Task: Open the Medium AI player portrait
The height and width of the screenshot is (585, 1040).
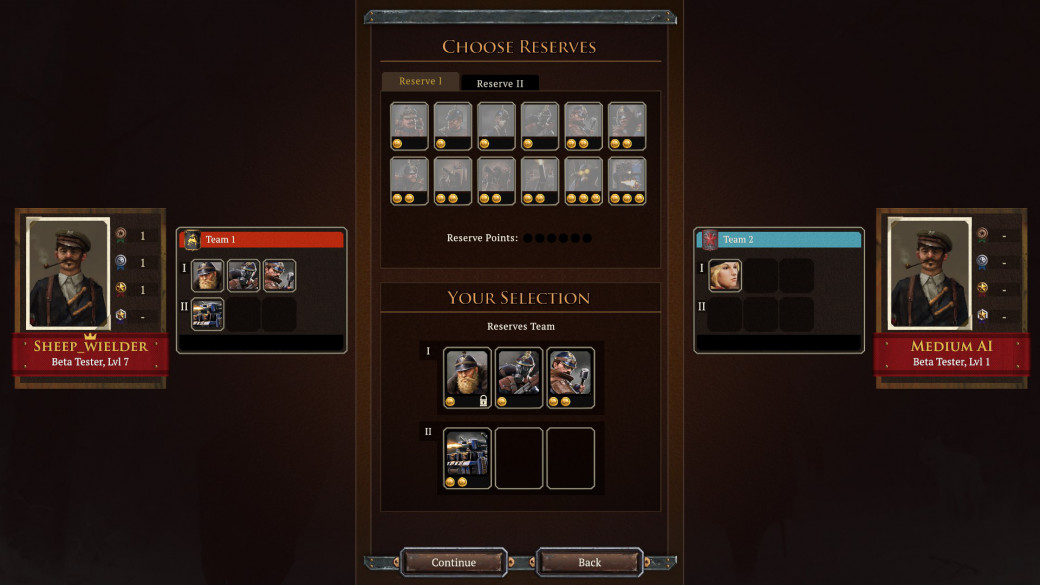Action: click(x=930, y=272)
